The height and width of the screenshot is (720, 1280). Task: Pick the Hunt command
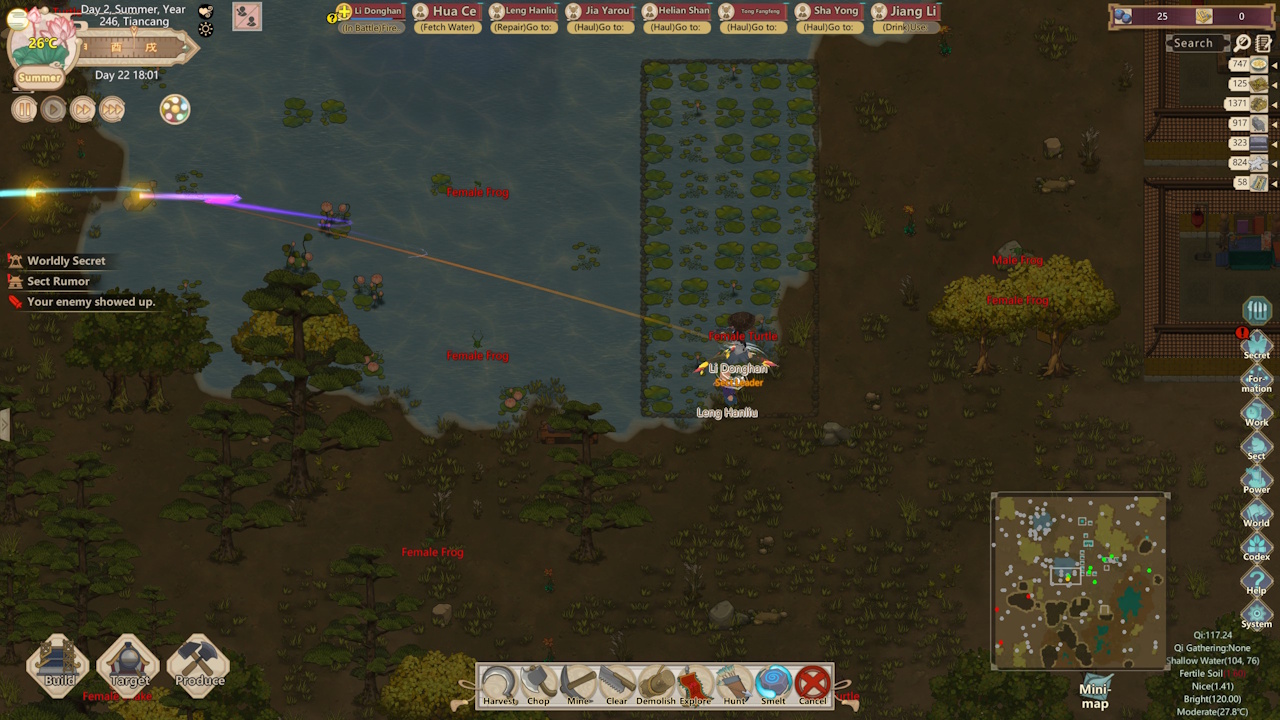734,685
